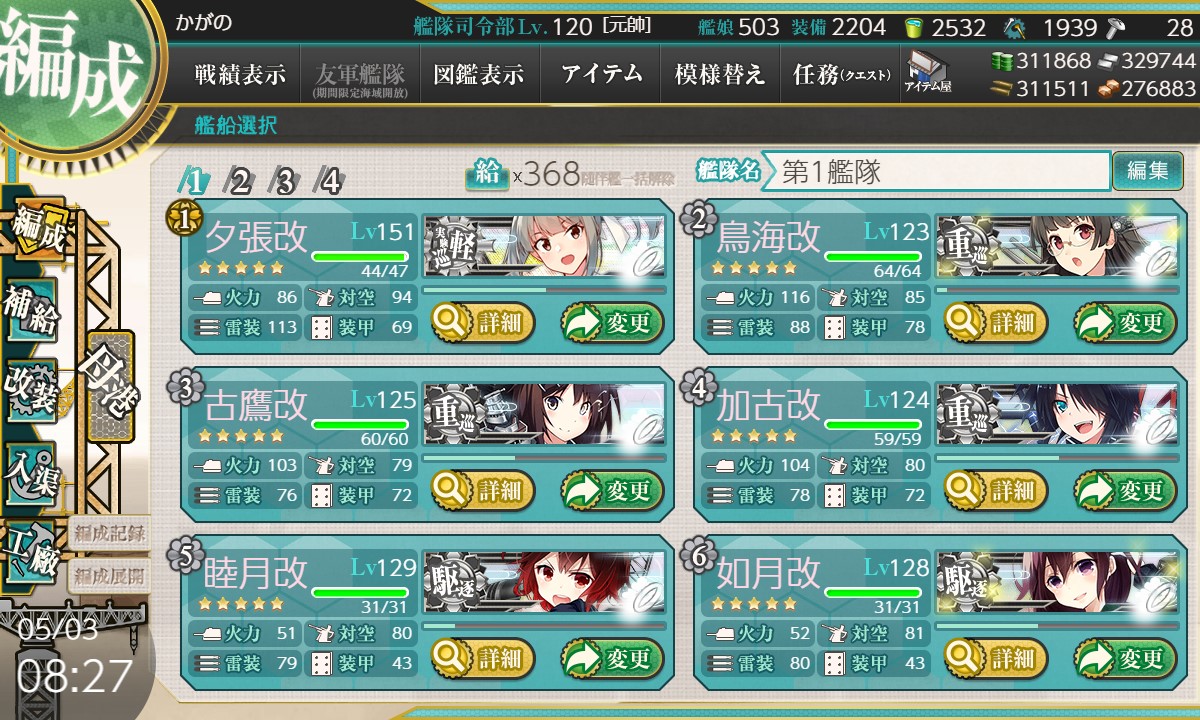1200x720 pixels.
Task: View 詳細 details for 古鷹改
Action: (x=484, y=491)
